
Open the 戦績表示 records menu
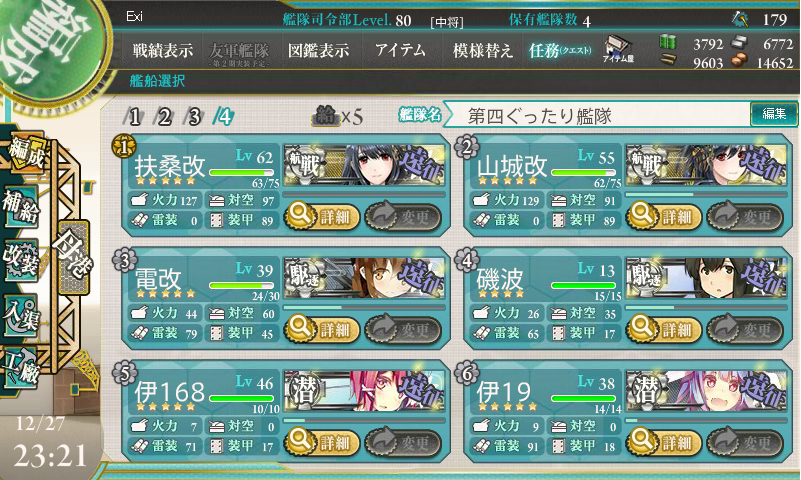[x=165, y=49]
